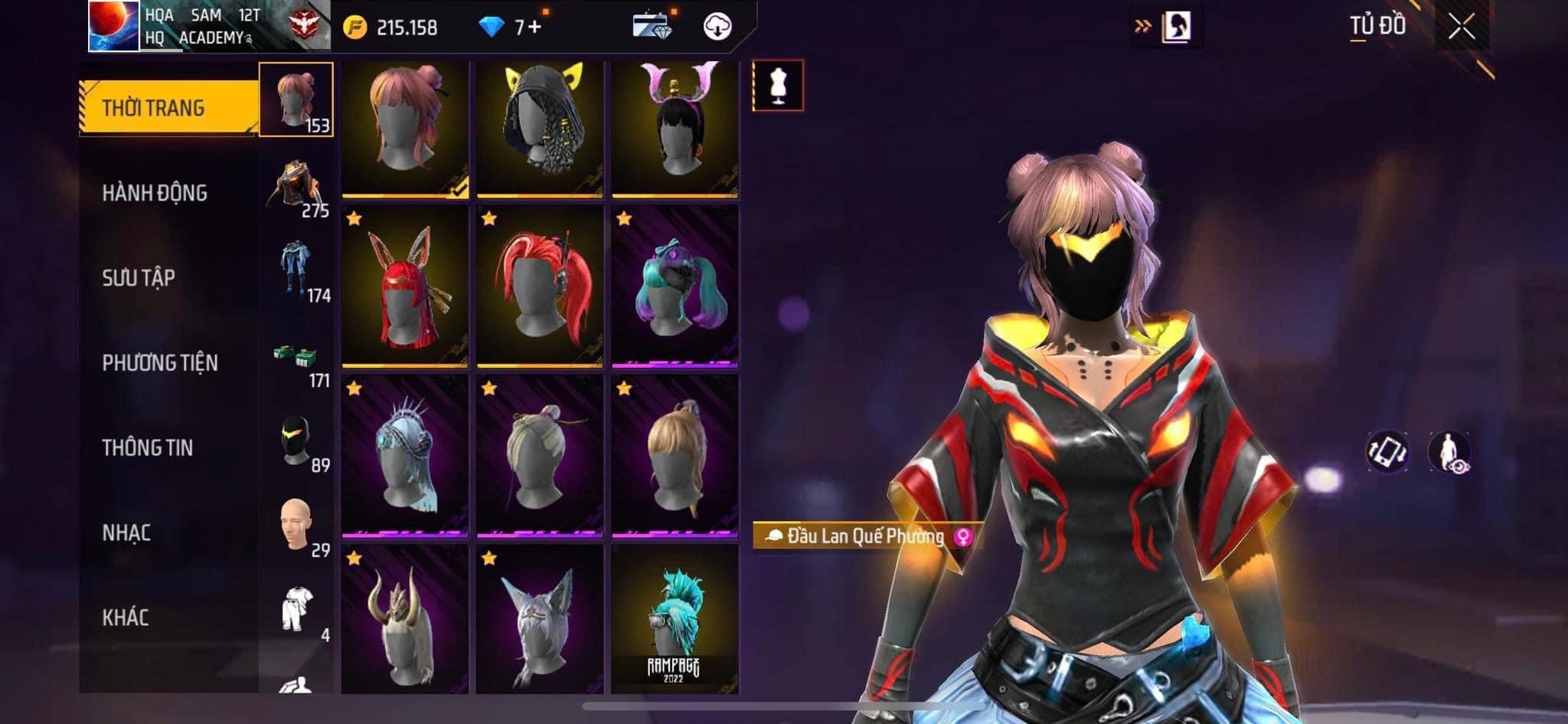The width and height of the screenshot is (1568, 724).
Task: Open the bald head subcategory with 29 items
Action: point(296,527)
